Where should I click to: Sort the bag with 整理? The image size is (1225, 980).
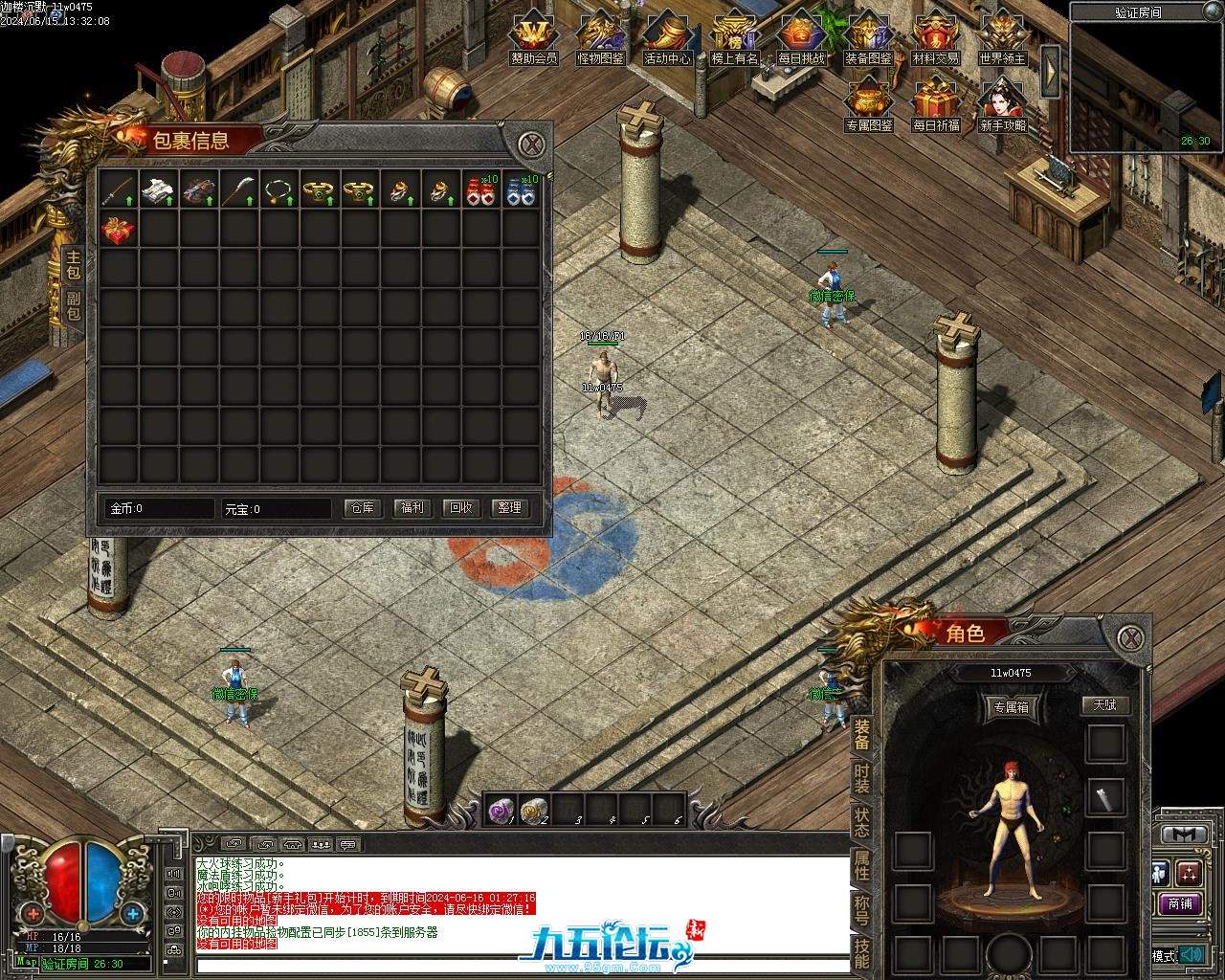click(510, 508)
